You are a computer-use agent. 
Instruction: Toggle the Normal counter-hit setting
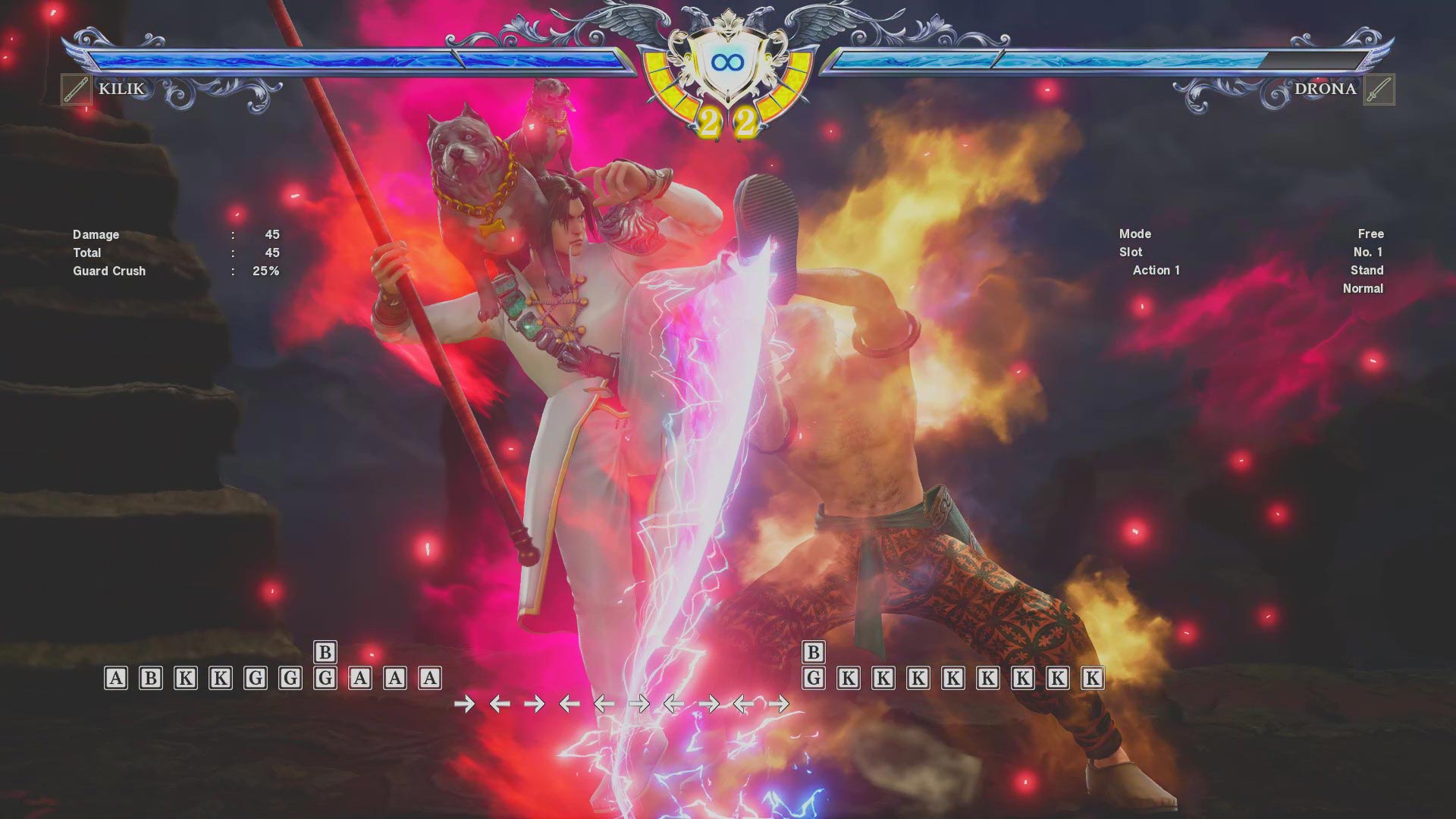pyautogui.click(x=1363, y=288)
